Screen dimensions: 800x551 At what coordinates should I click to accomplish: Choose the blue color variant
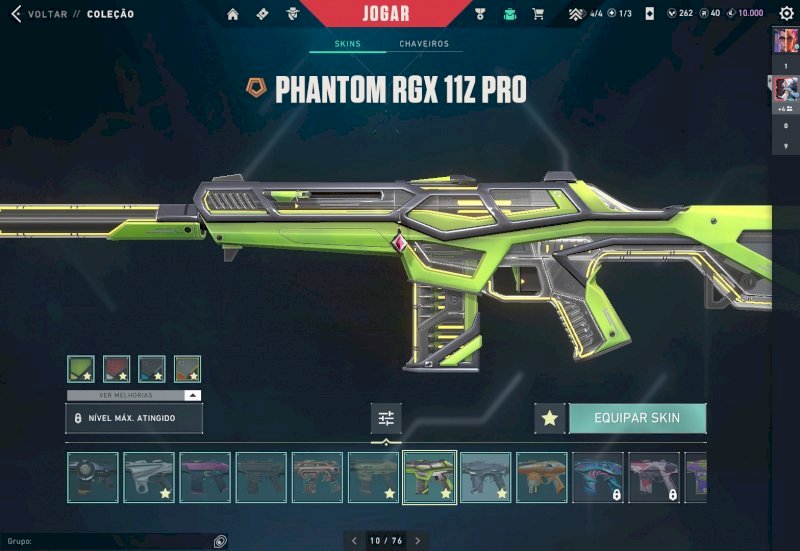tap(152, 369)
